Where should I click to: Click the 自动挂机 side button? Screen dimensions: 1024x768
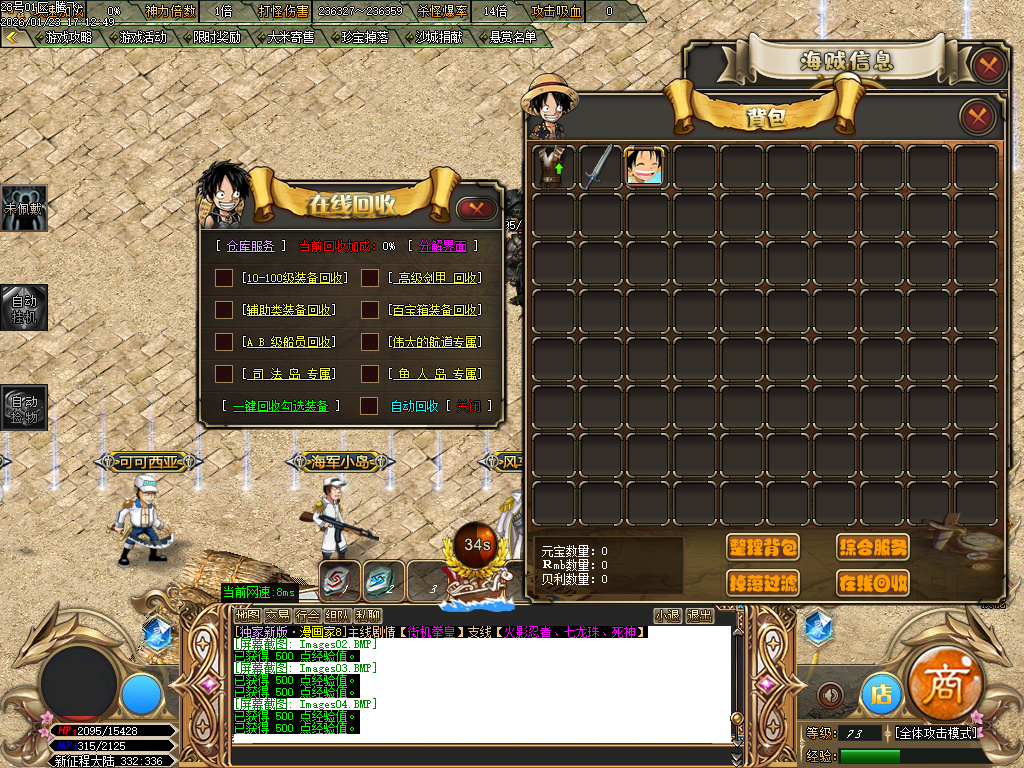[24, 307]
